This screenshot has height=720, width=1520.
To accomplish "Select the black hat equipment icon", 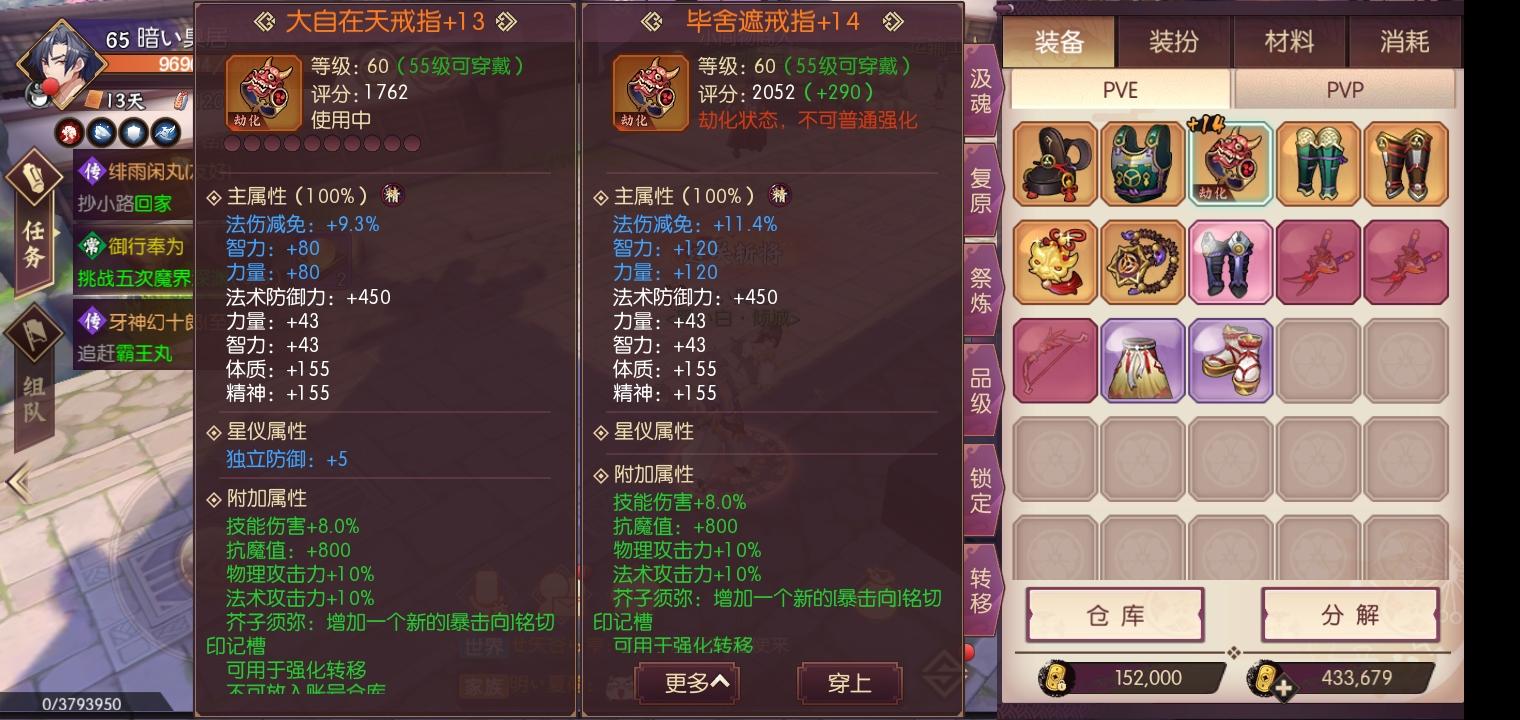I will pyautogui.click(x=1055, y=162).
